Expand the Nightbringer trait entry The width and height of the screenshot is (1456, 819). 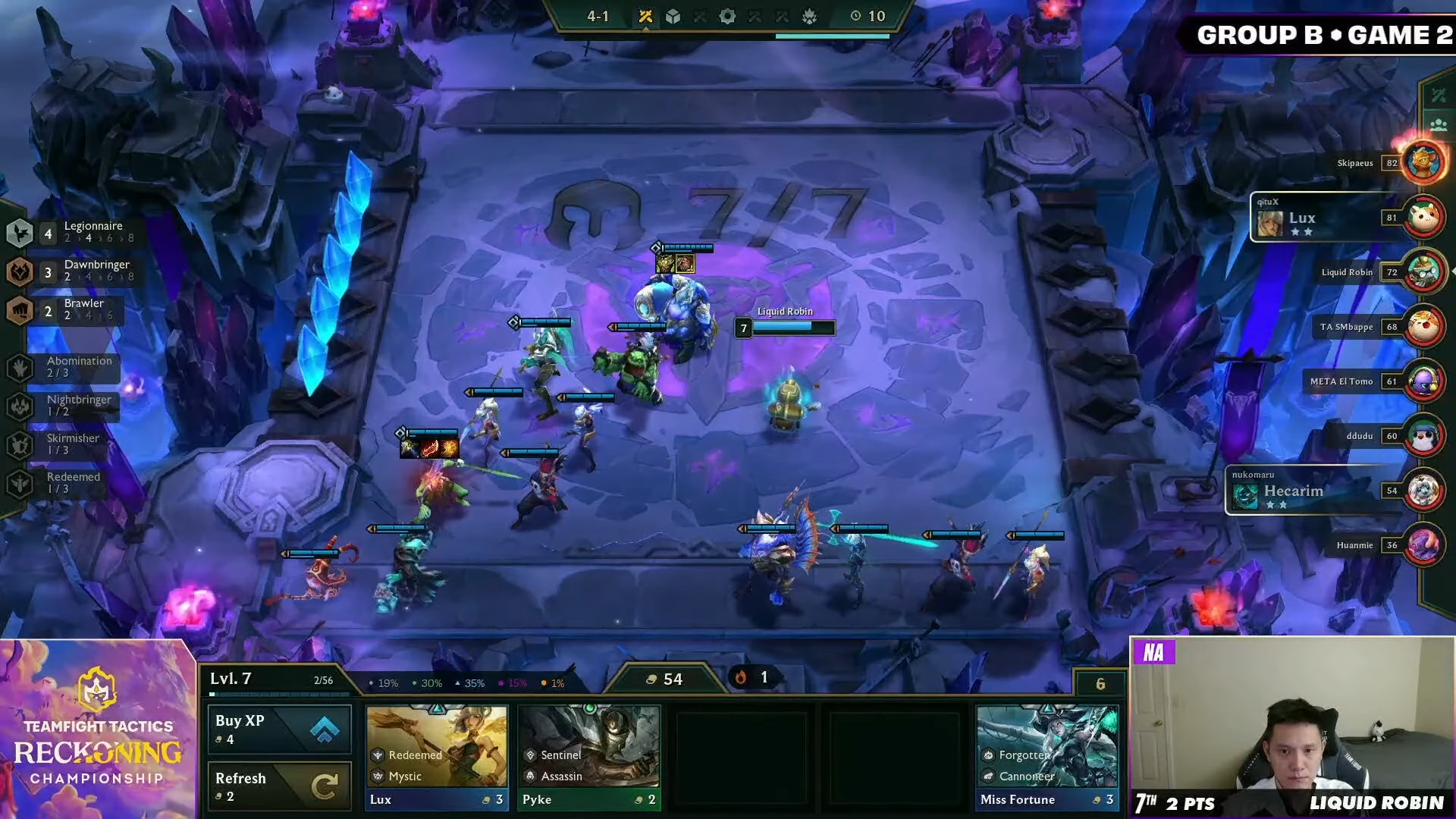(18, 406)
